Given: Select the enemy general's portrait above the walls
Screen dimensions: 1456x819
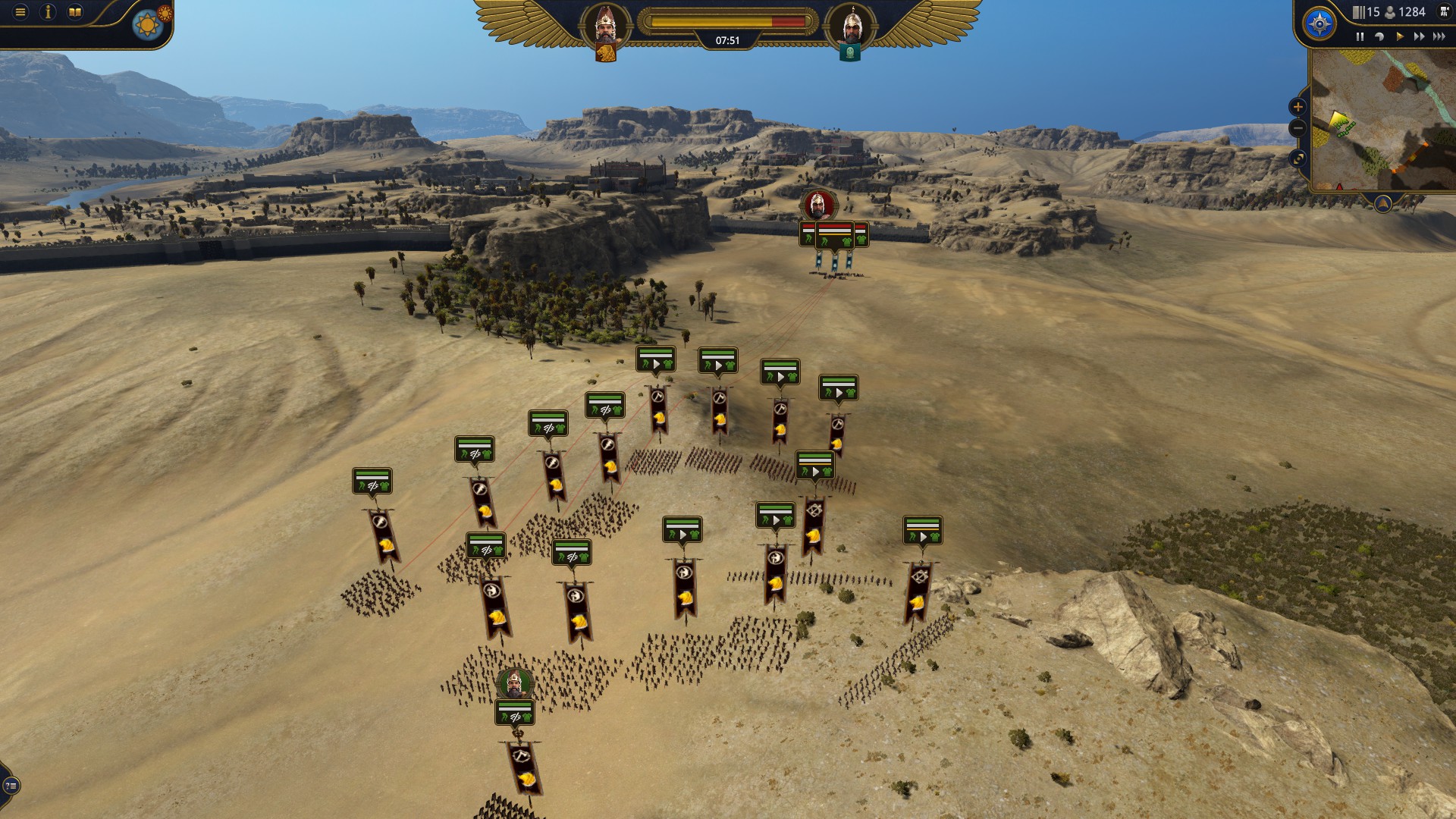Looking at the screenshot, I should 820,205.
